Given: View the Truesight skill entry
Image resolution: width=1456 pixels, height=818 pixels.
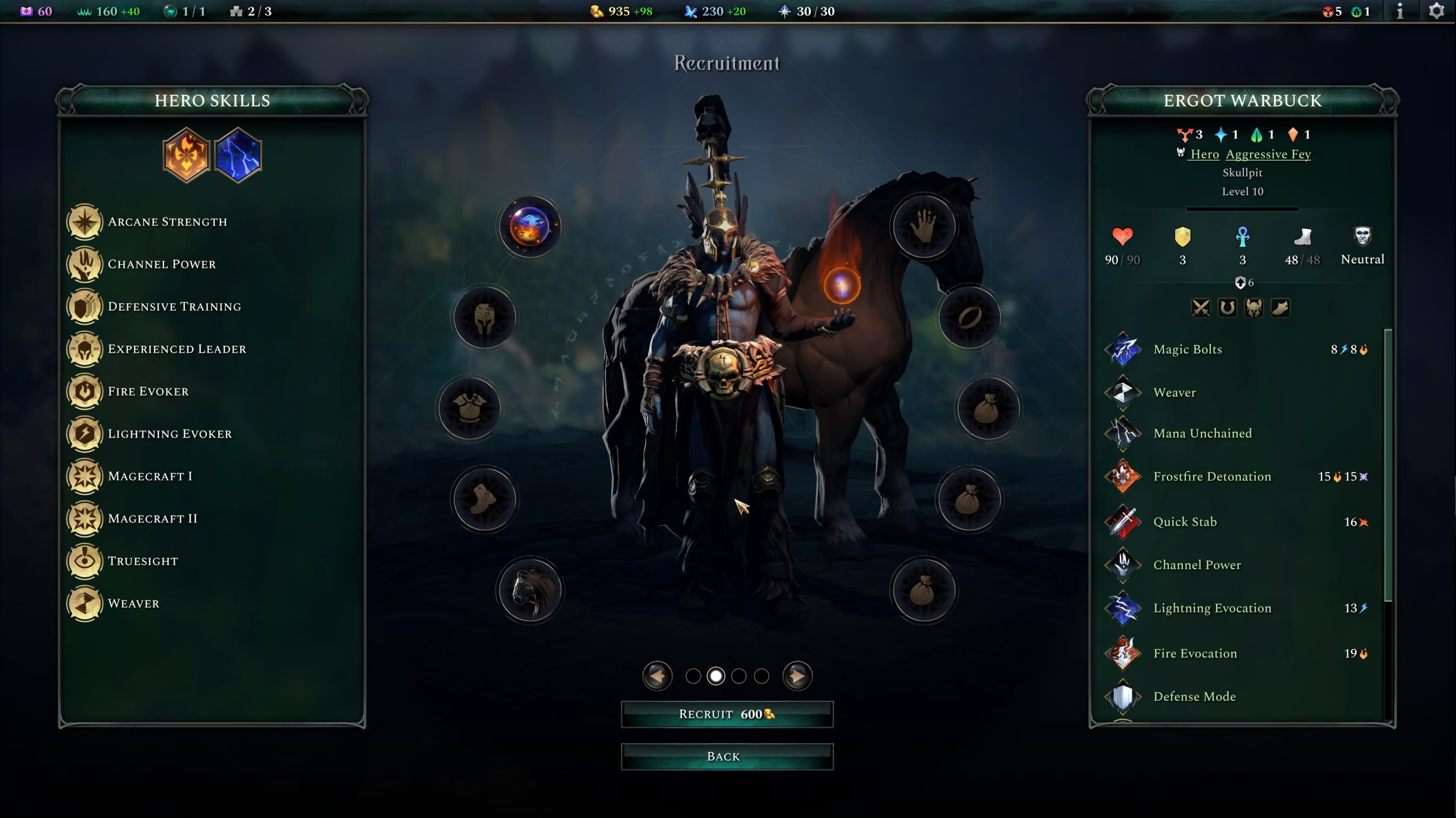Looking at the screenshot, I should [142, 561].
